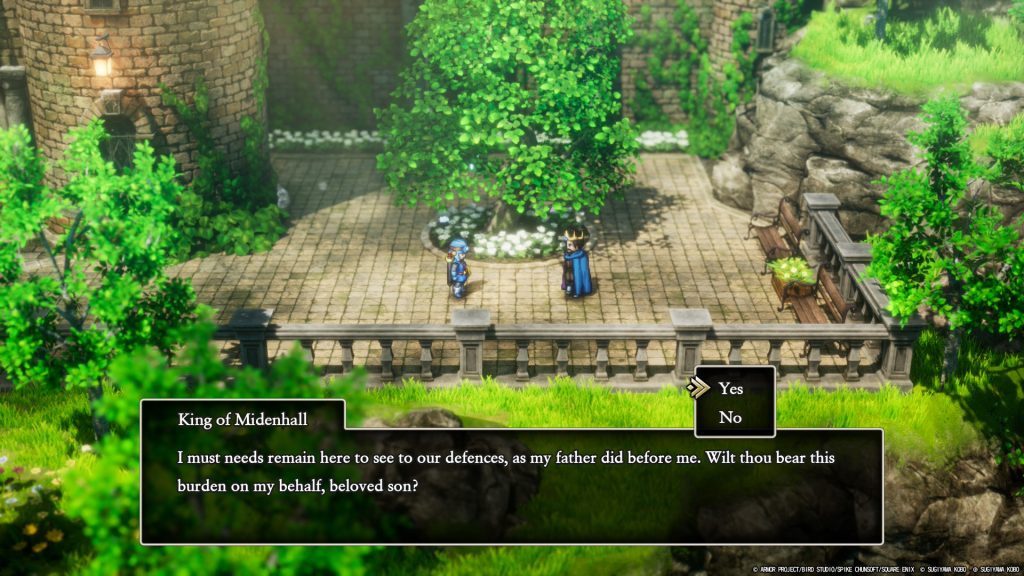
Task: Select No in the dialogue choice box
Action: [x=731, y=417]
